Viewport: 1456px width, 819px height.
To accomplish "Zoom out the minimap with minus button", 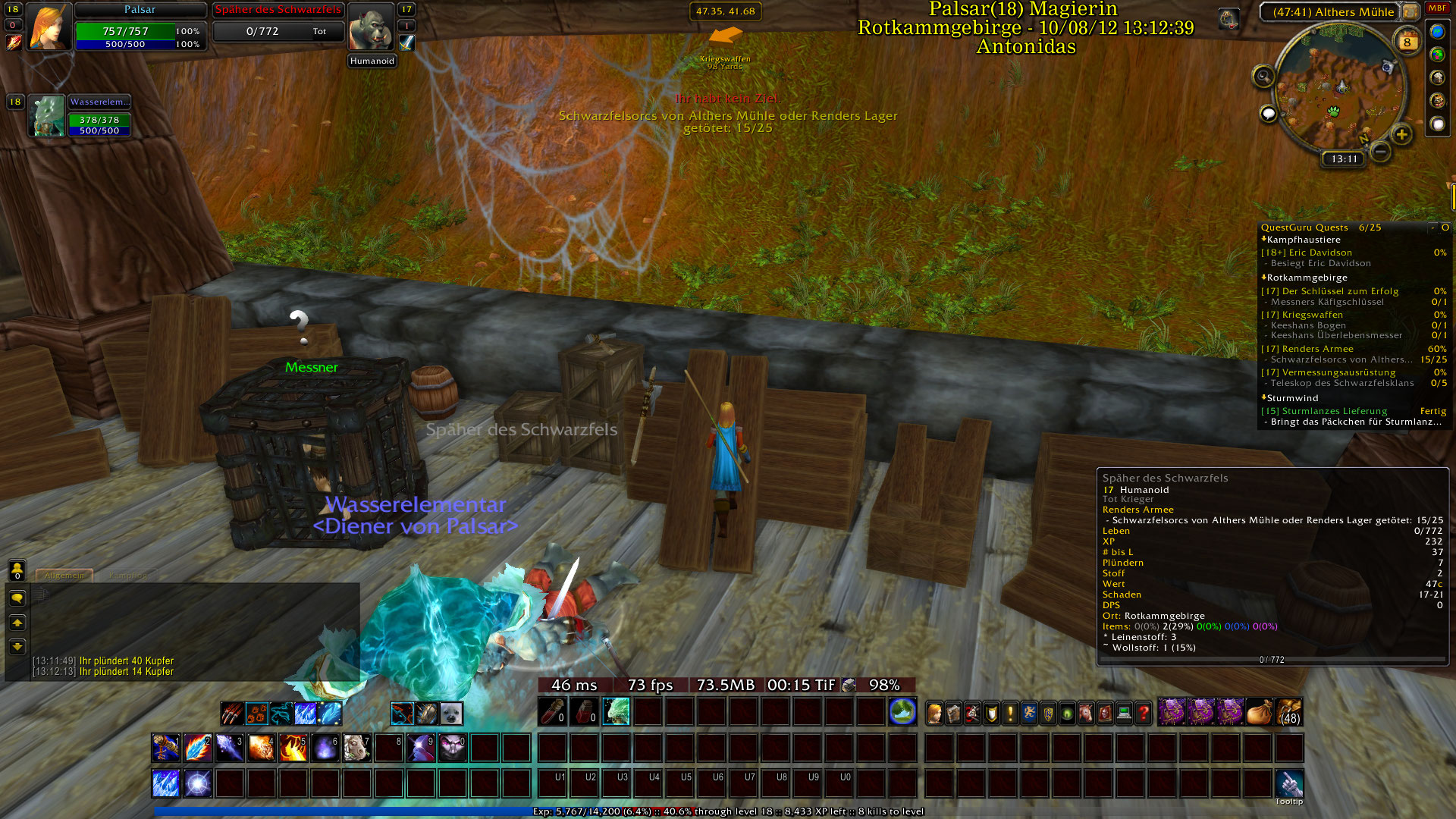I will click(x=1381, y=152).
